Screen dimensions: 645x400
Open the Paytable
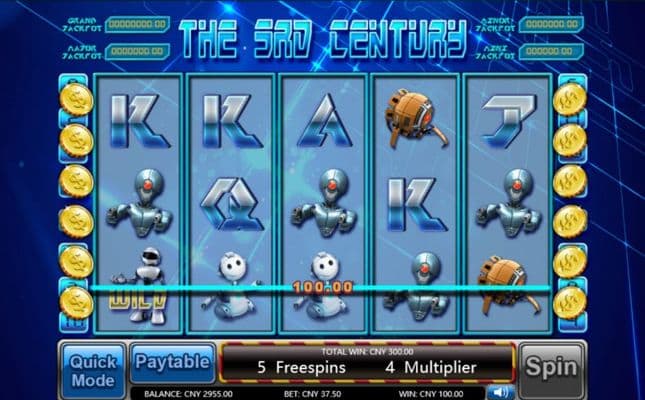172,361
